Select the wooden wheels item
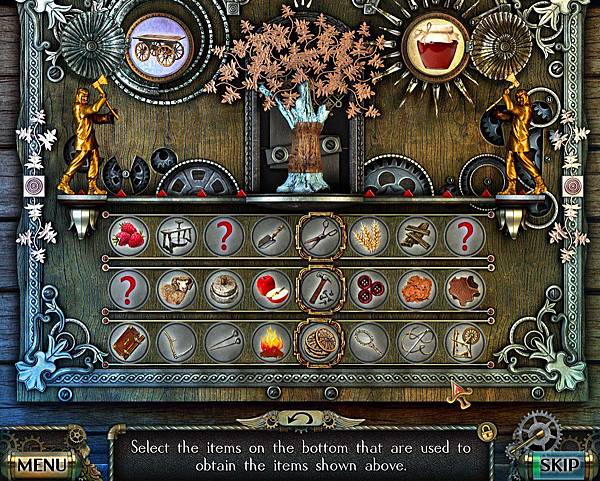Viewport: 600px width, 481px height. pos(321,343)
